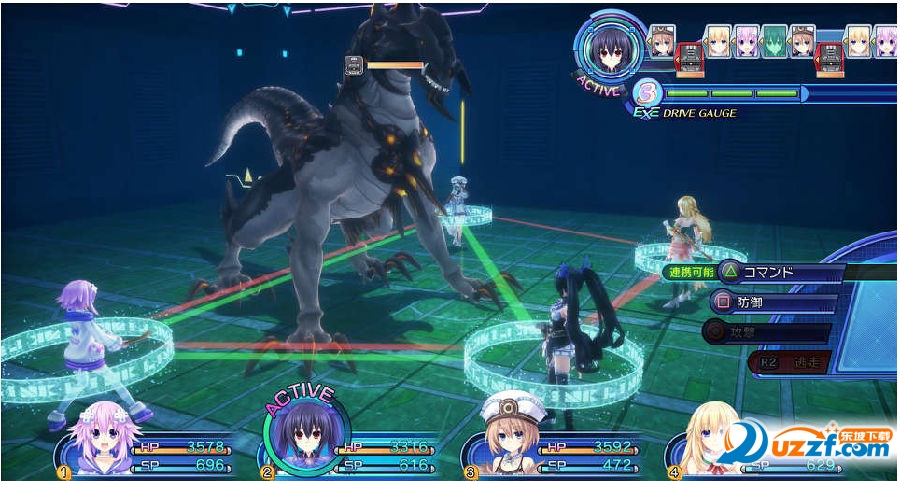Screen dimensions: 900x481
Task: Click the green silhouette turn-order card
Action: 774,41
